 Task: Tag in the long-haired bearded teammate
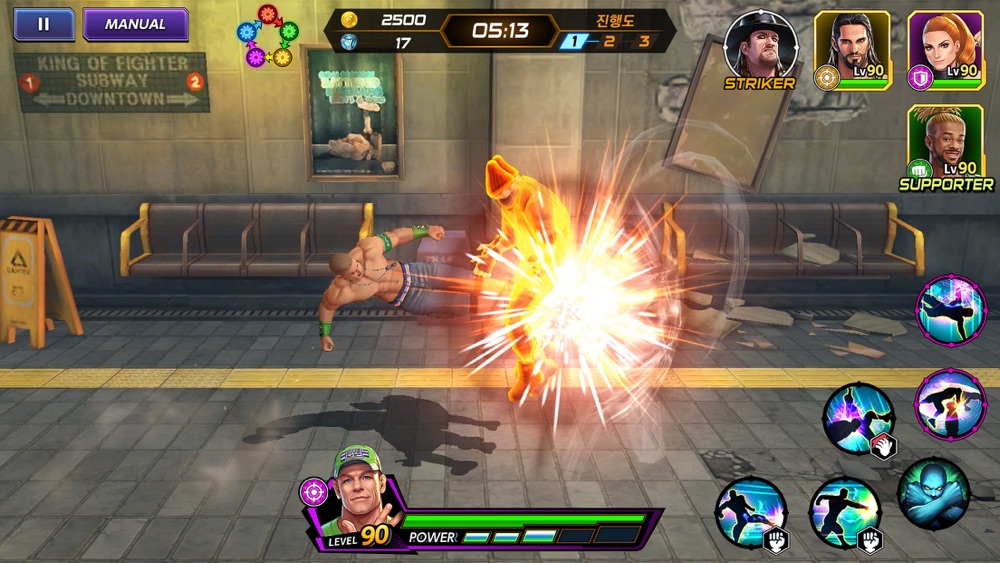[852, 46]
